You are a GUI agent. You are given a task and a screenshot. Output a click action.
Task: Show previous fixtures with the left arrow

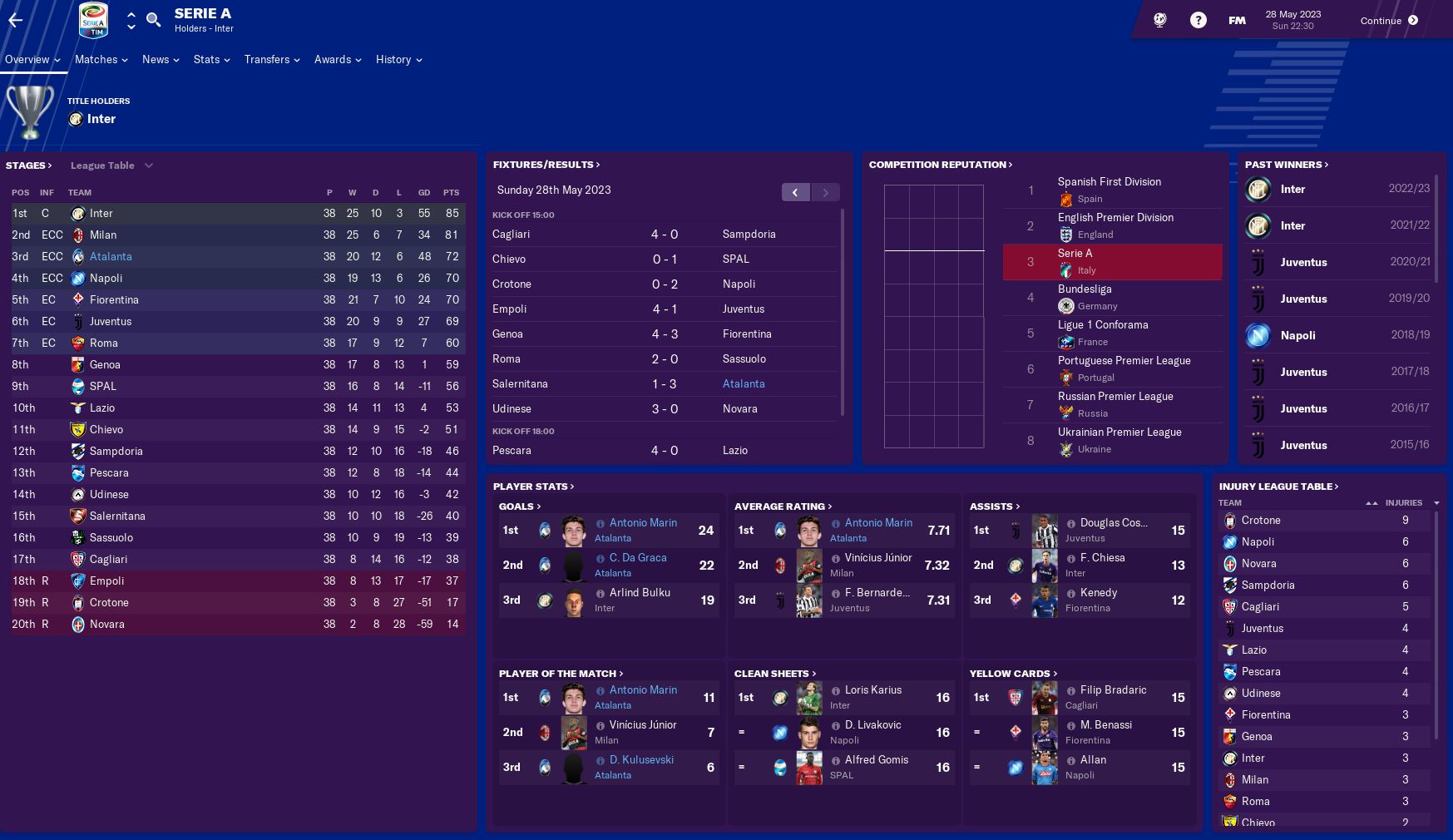(795, 191)
